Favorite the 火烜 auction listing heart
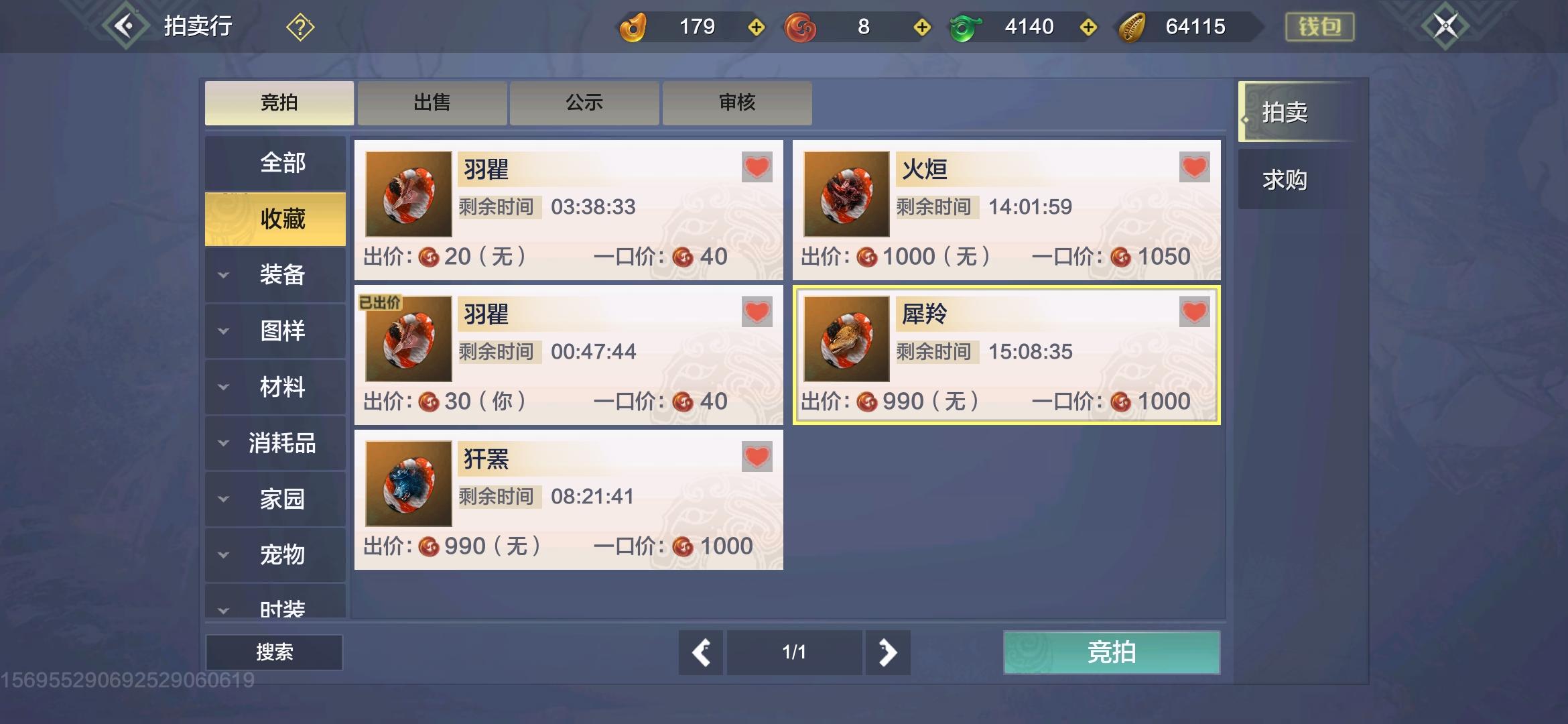 [1193, 168]
